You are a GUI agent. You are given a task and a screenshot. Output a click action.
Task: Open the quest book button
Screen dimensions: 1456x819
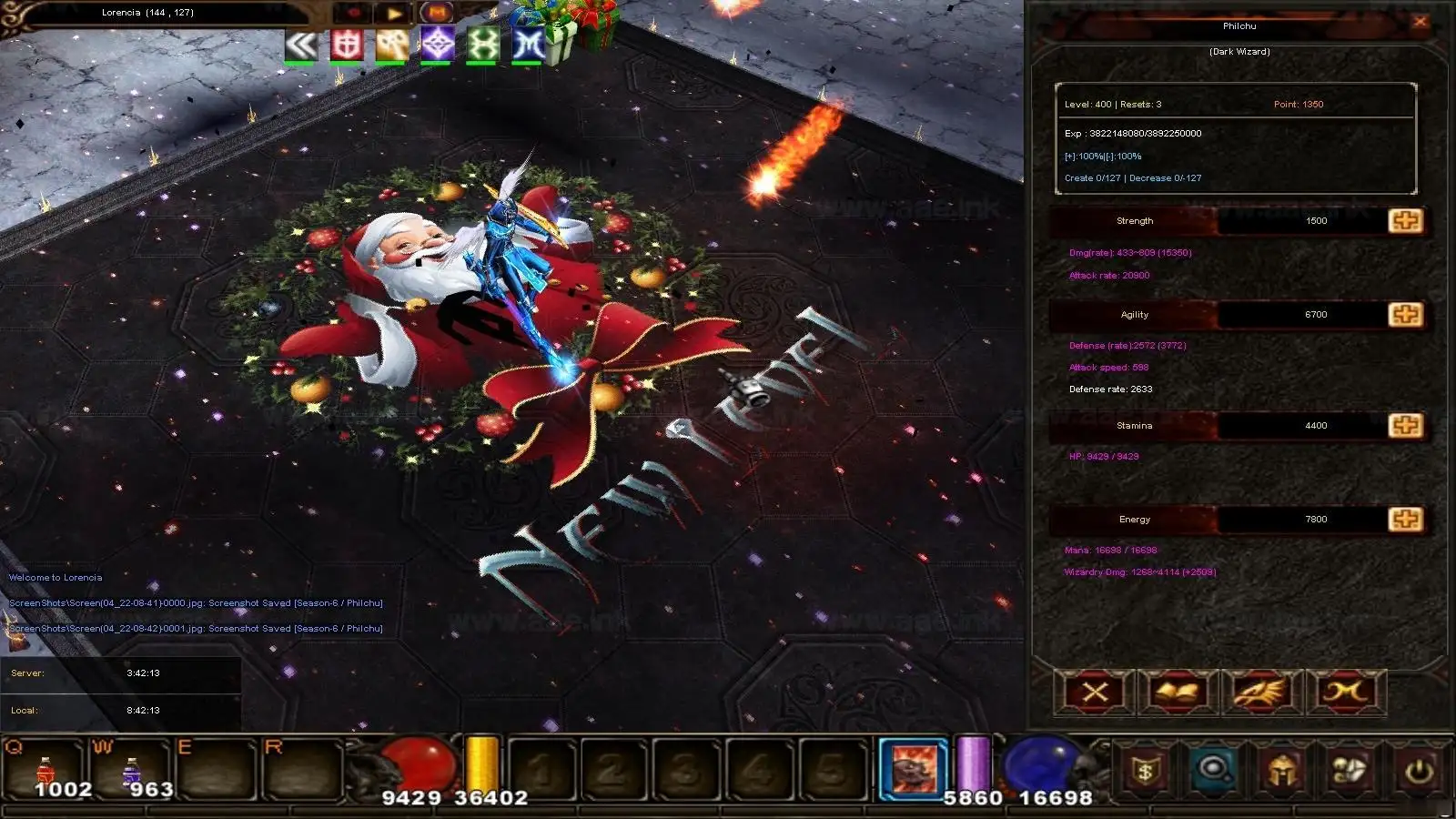click(x=1178, y=693)
